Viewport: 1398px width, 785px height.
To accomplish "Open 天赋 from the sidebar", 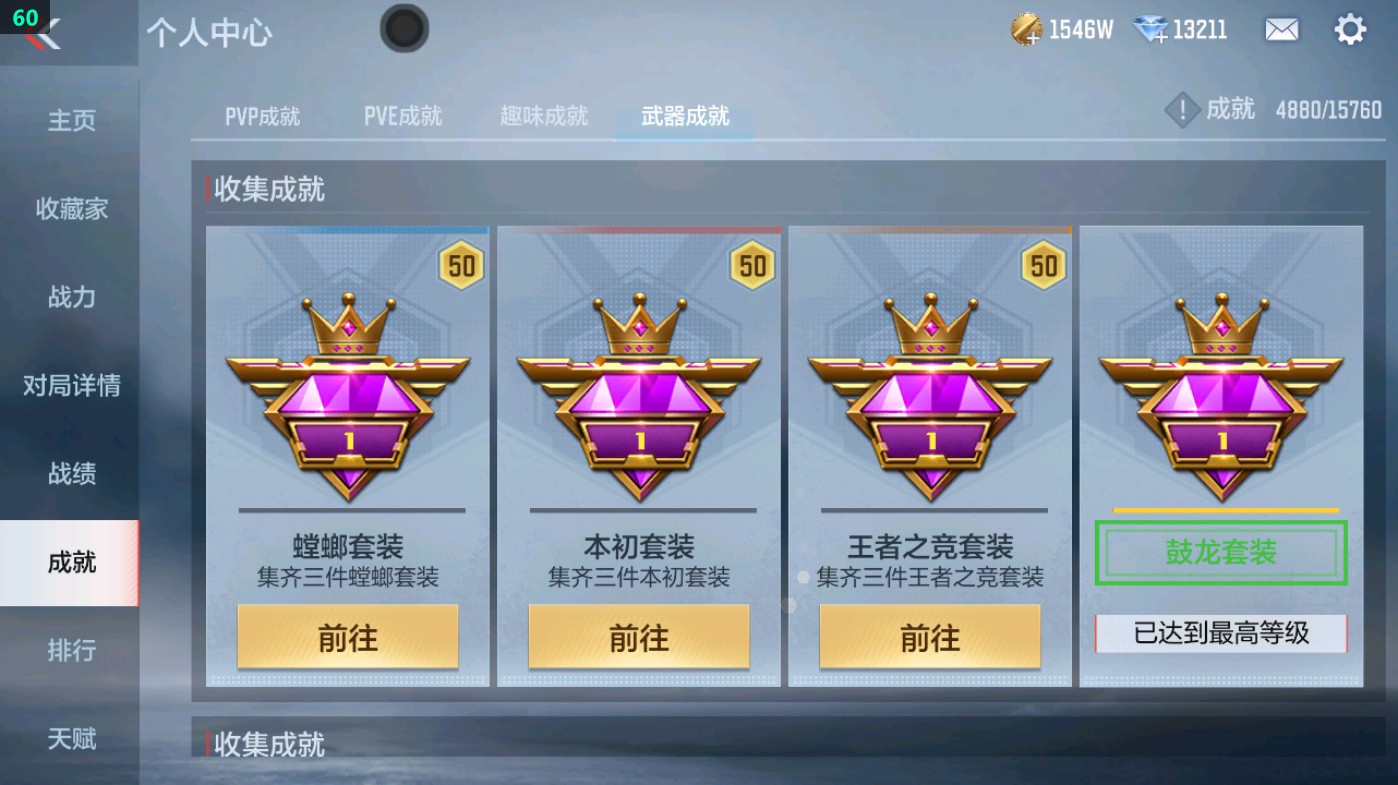I will [68, 738].
